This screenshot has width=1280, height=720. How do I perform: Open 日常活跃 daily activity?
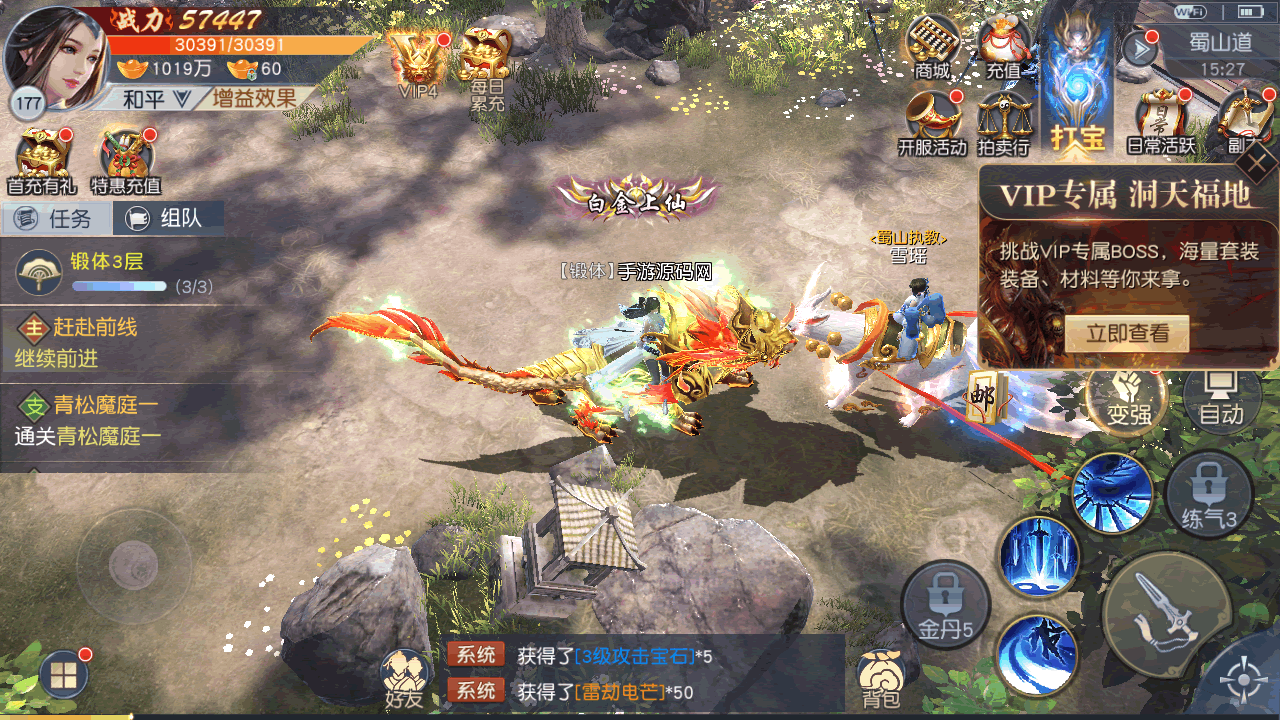coord(1161,124)
